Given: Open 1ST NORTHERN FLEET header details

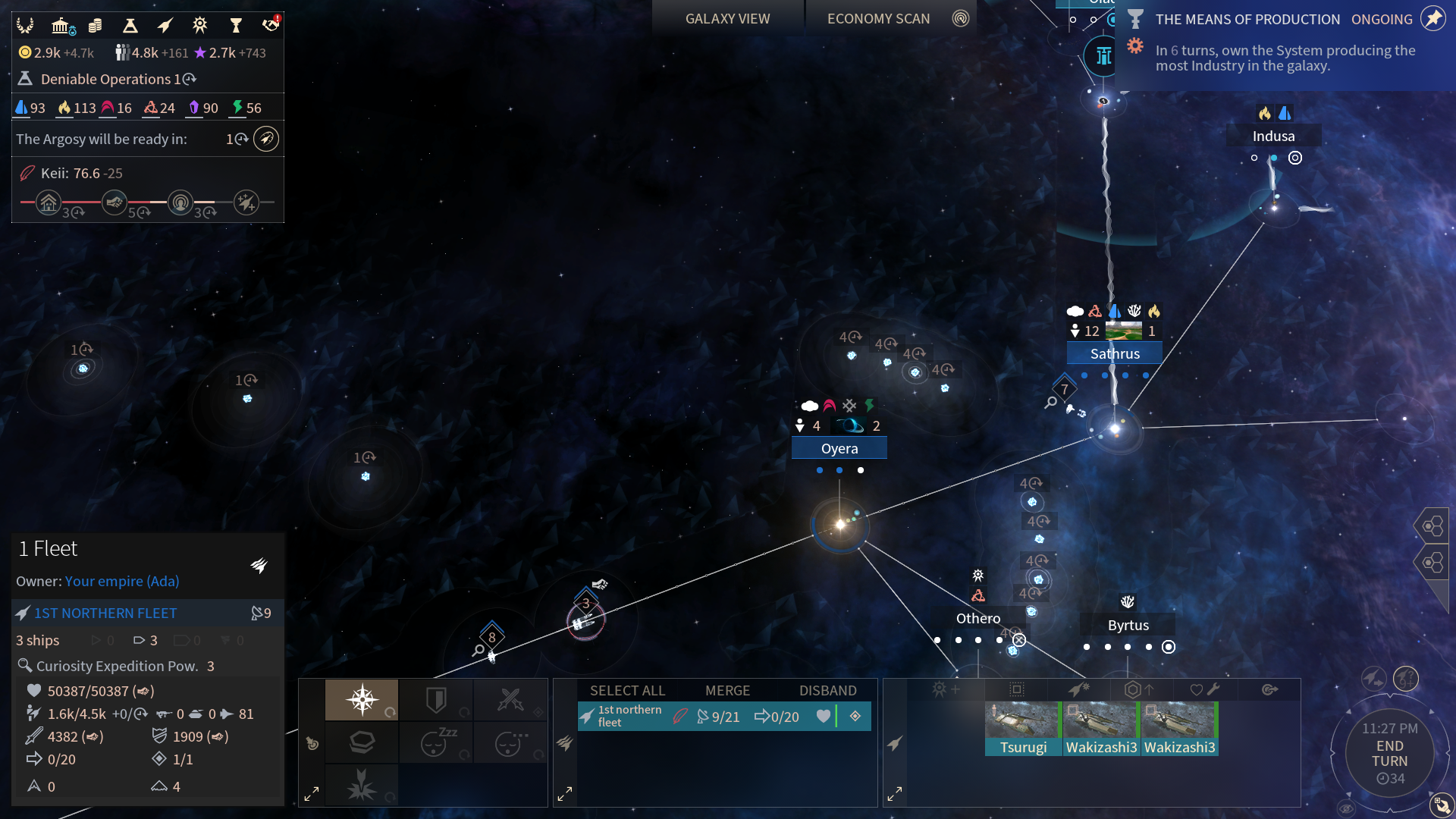Looking at the screenshot, I should (x=105, y=613).
